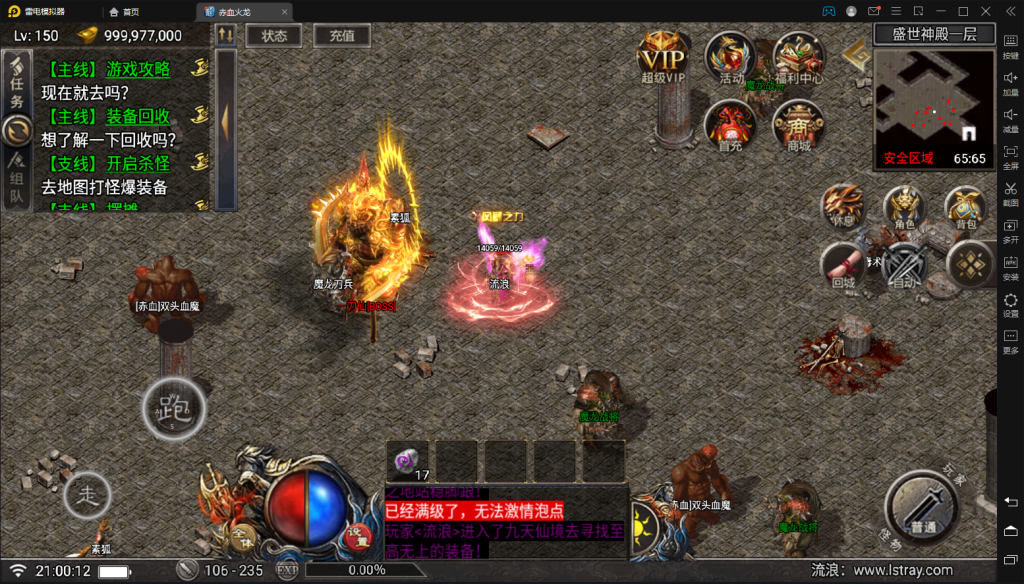Viewport: 1024px width, 584px height.
Task: Open the 角色 character sheet
Action: pyautogui.click(x=904, y=208)
